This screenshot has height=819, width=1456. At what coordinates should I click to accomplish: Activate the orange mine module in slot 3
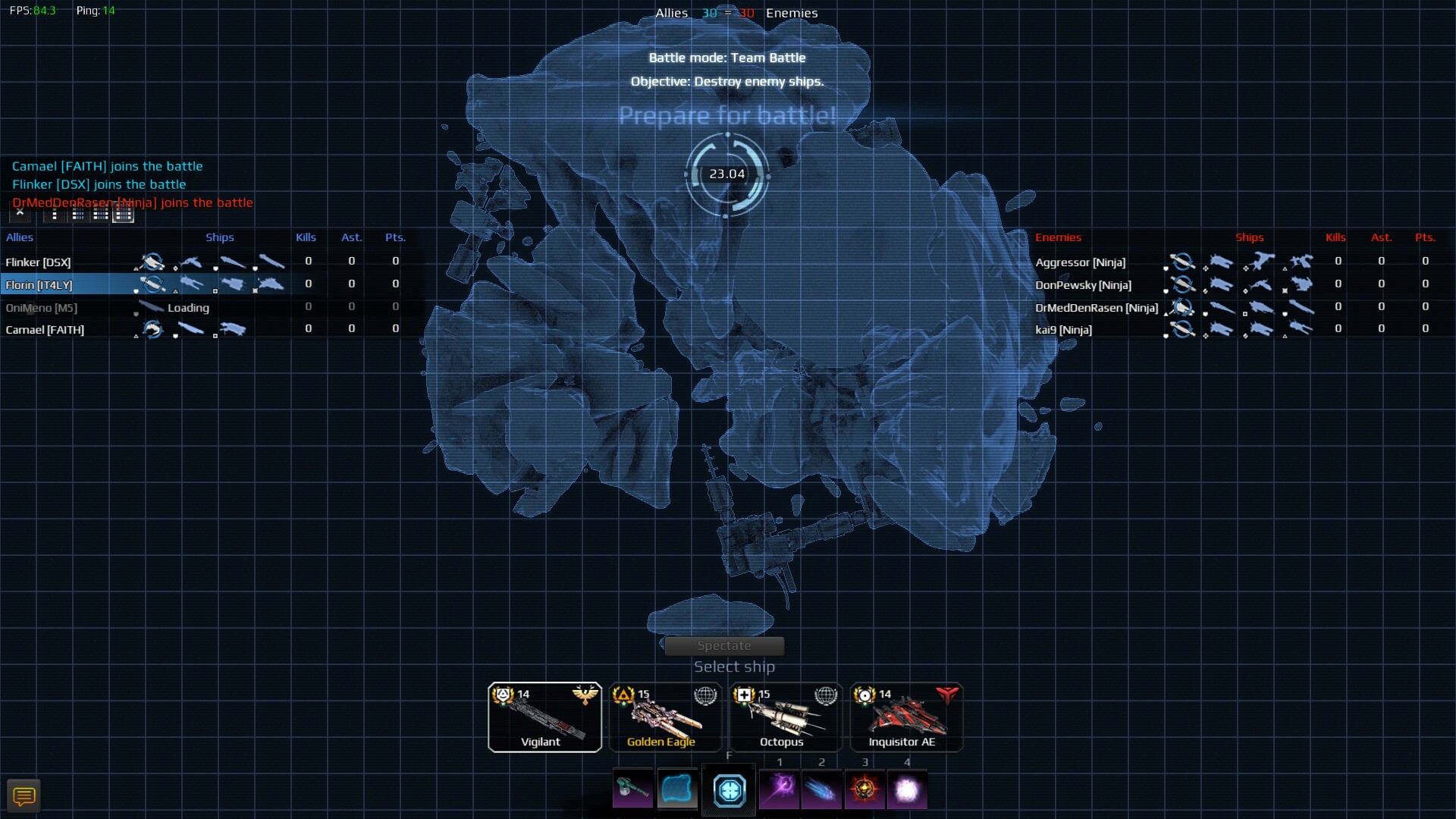[865, 790]
